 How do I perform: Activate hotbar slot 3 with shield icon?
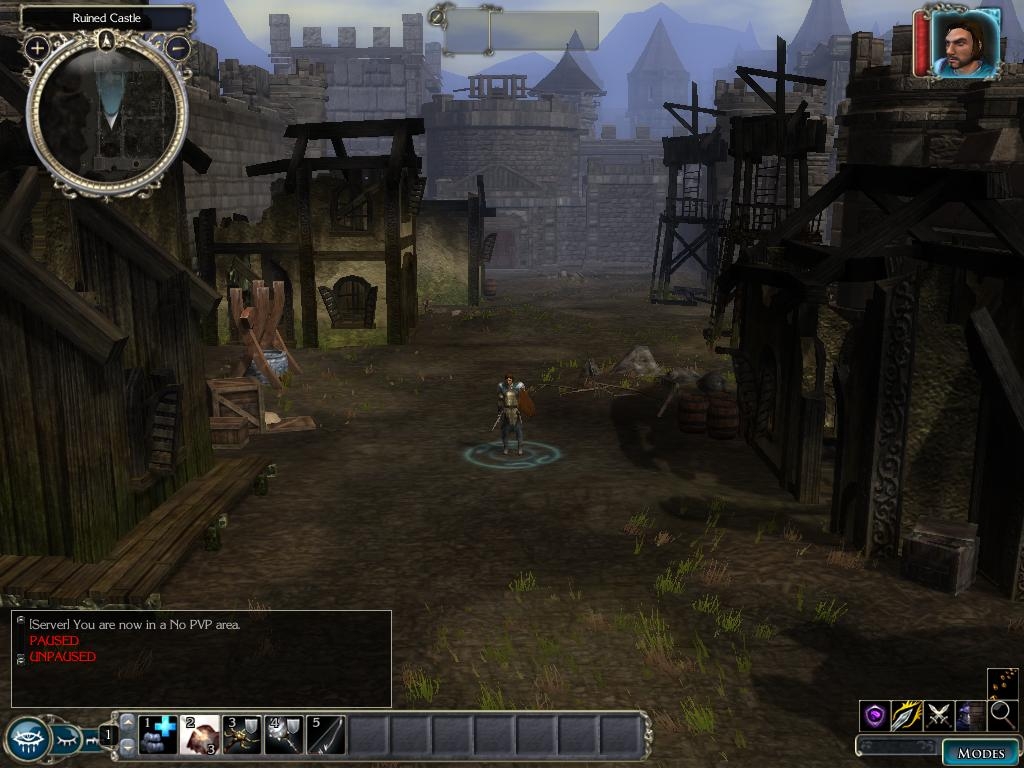click(x=241, y=735)
